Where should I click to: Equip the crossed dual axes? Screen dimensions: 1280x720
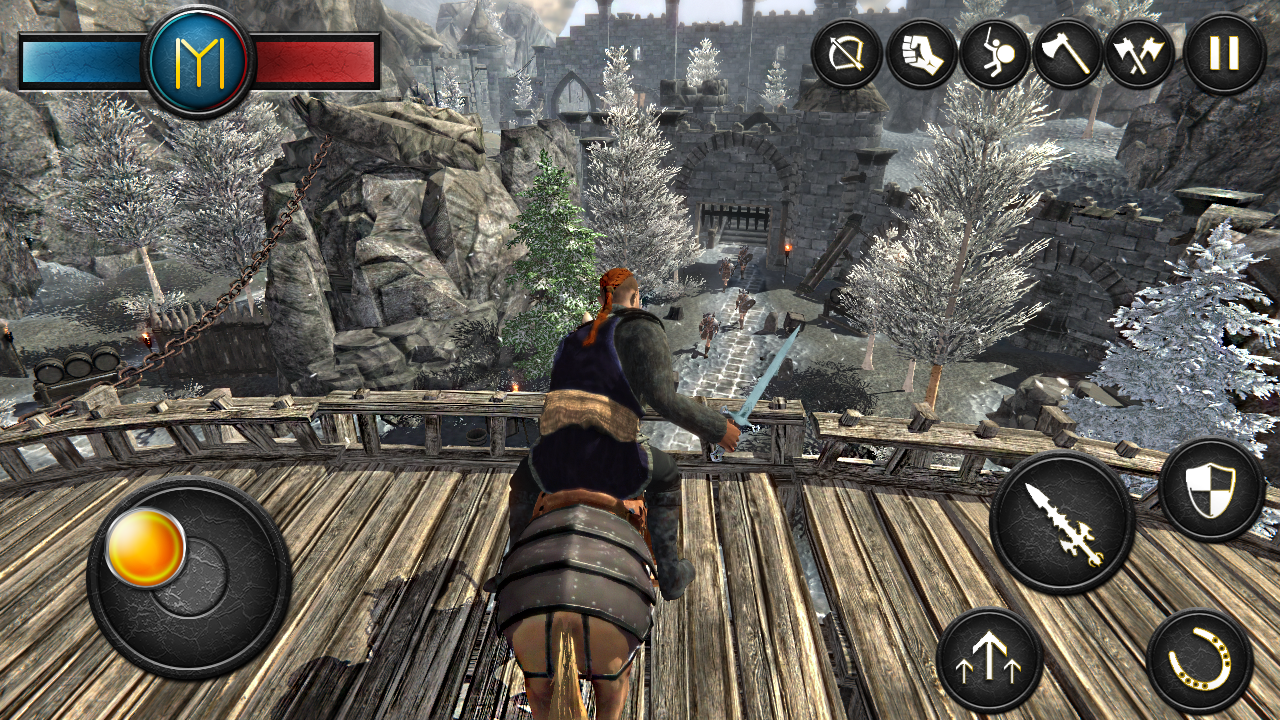point(1139,54)
